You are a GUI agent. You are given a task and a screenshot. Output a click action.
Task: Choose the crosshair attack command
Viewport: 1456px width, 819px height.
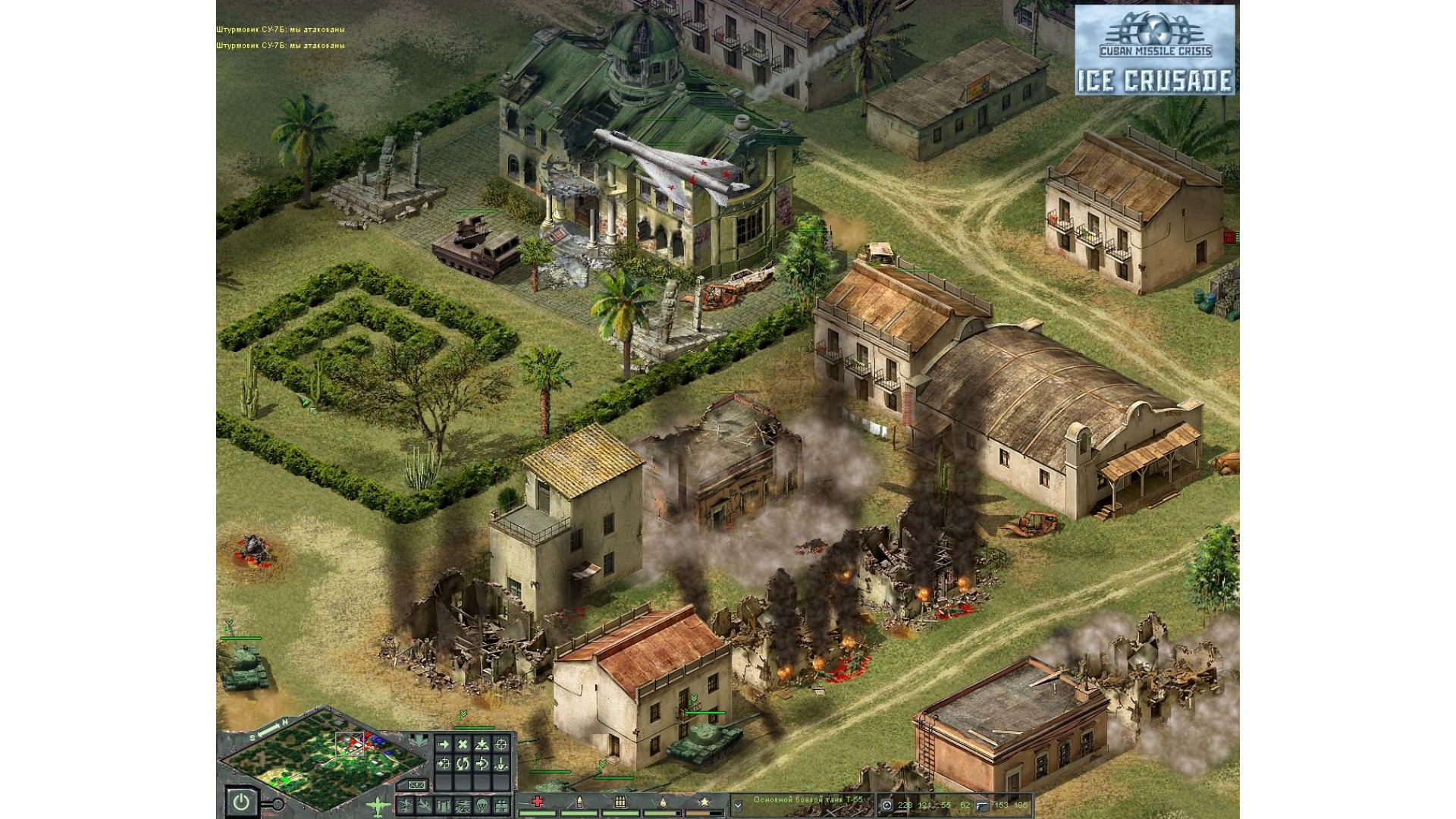click(x=500, y=745)
